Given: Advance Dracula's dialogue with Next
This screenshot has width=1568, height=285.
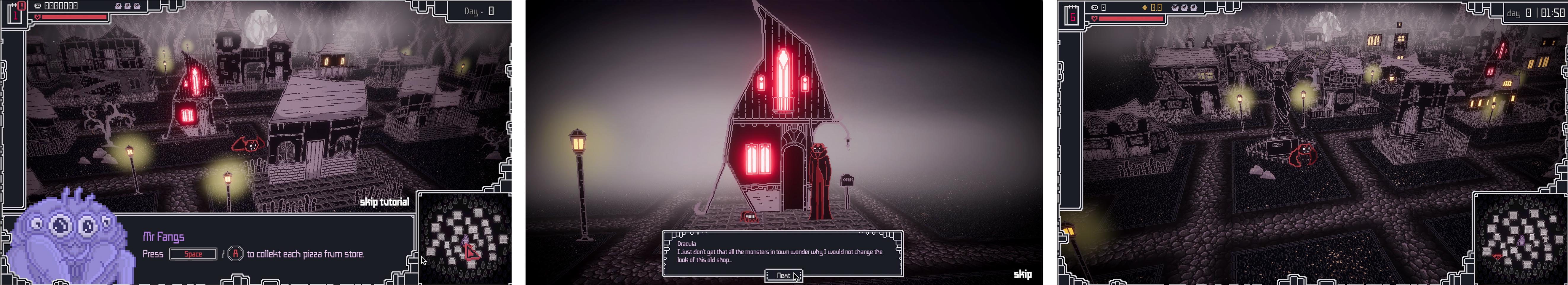Looking at the screenshot, I should 783,275.
